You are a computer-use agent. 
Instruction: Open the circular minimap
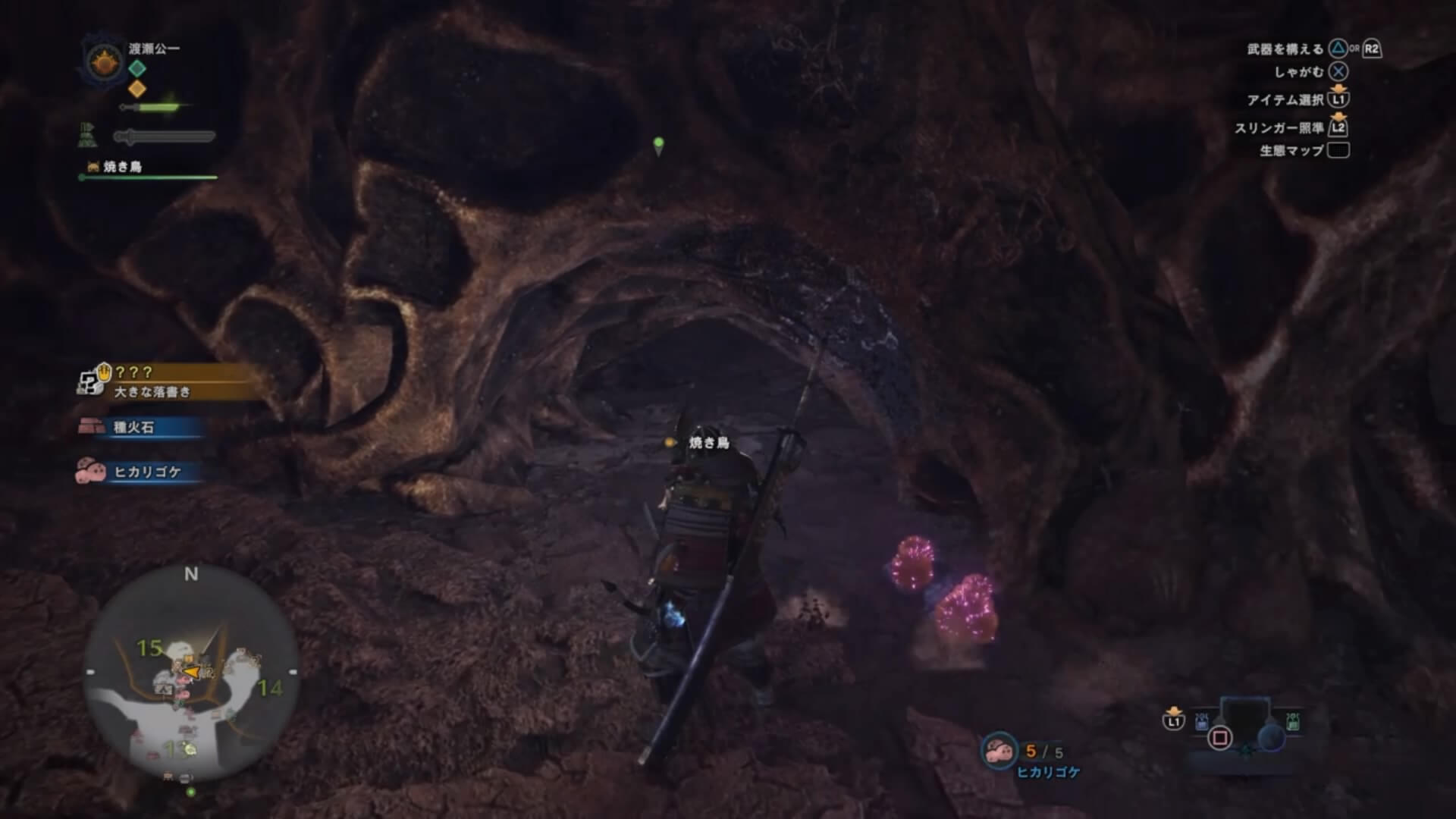click(x=190, y=673)
